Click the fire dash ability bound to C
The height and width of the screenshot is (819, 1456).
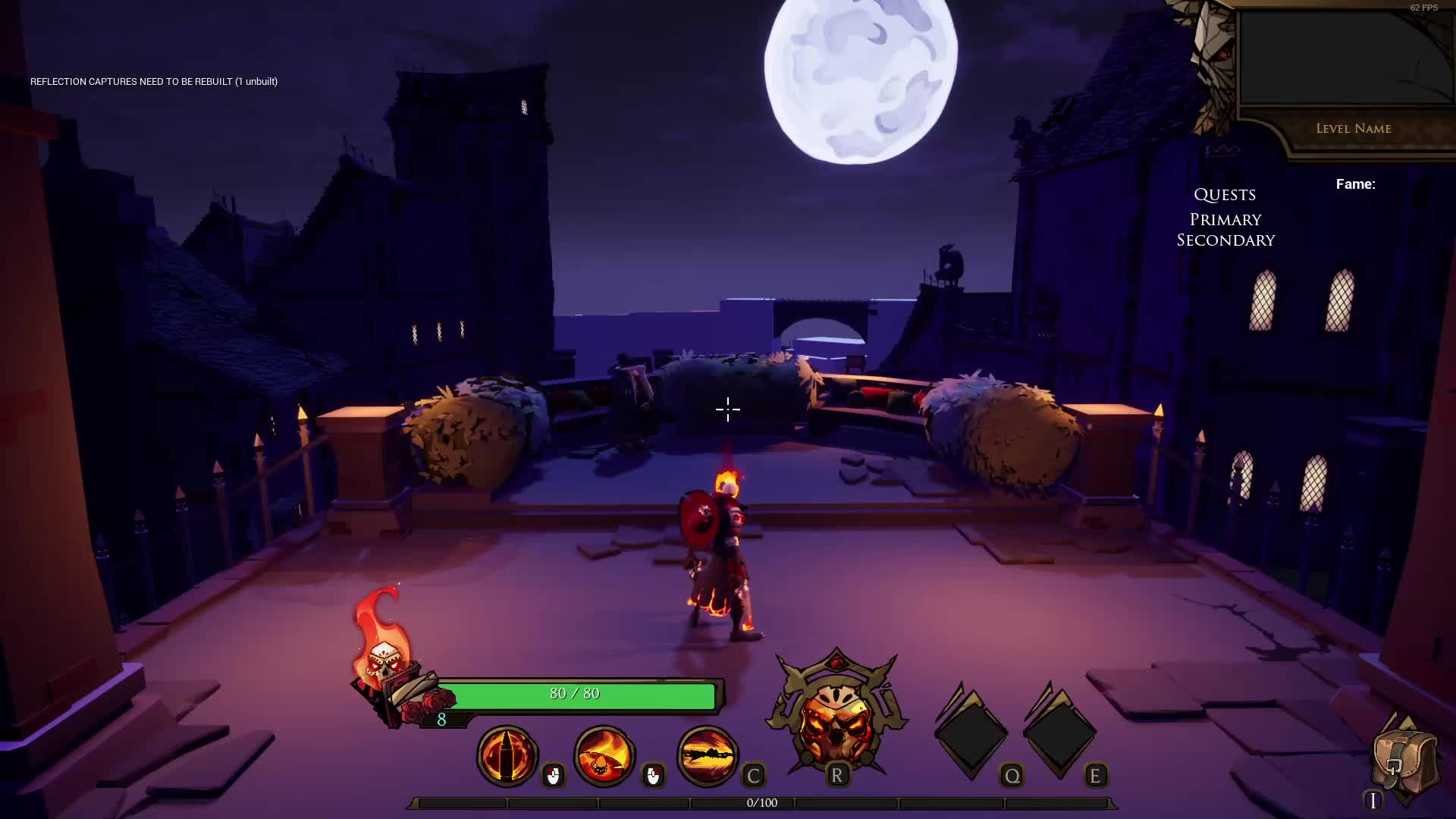[707, 755]
